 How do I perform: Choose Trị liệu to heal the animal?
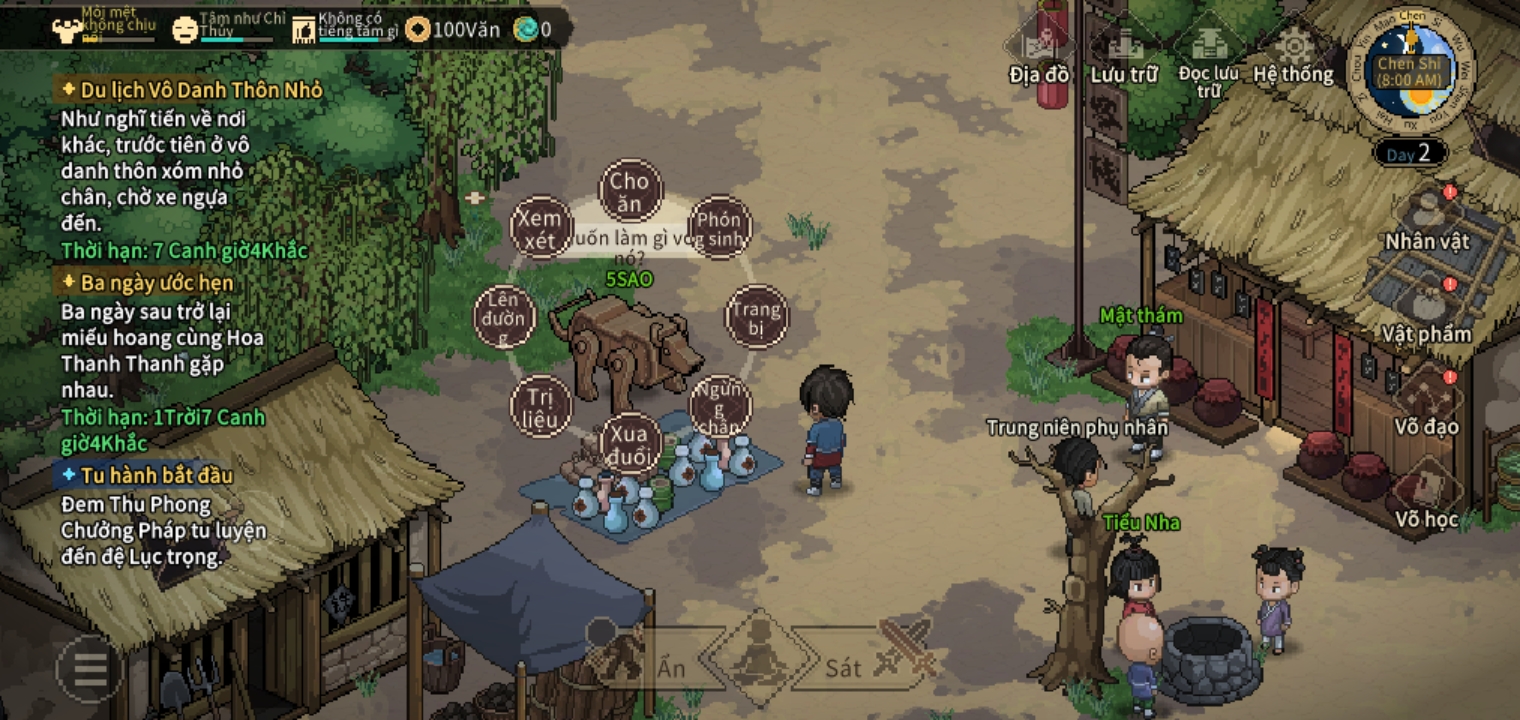point(540,408)
